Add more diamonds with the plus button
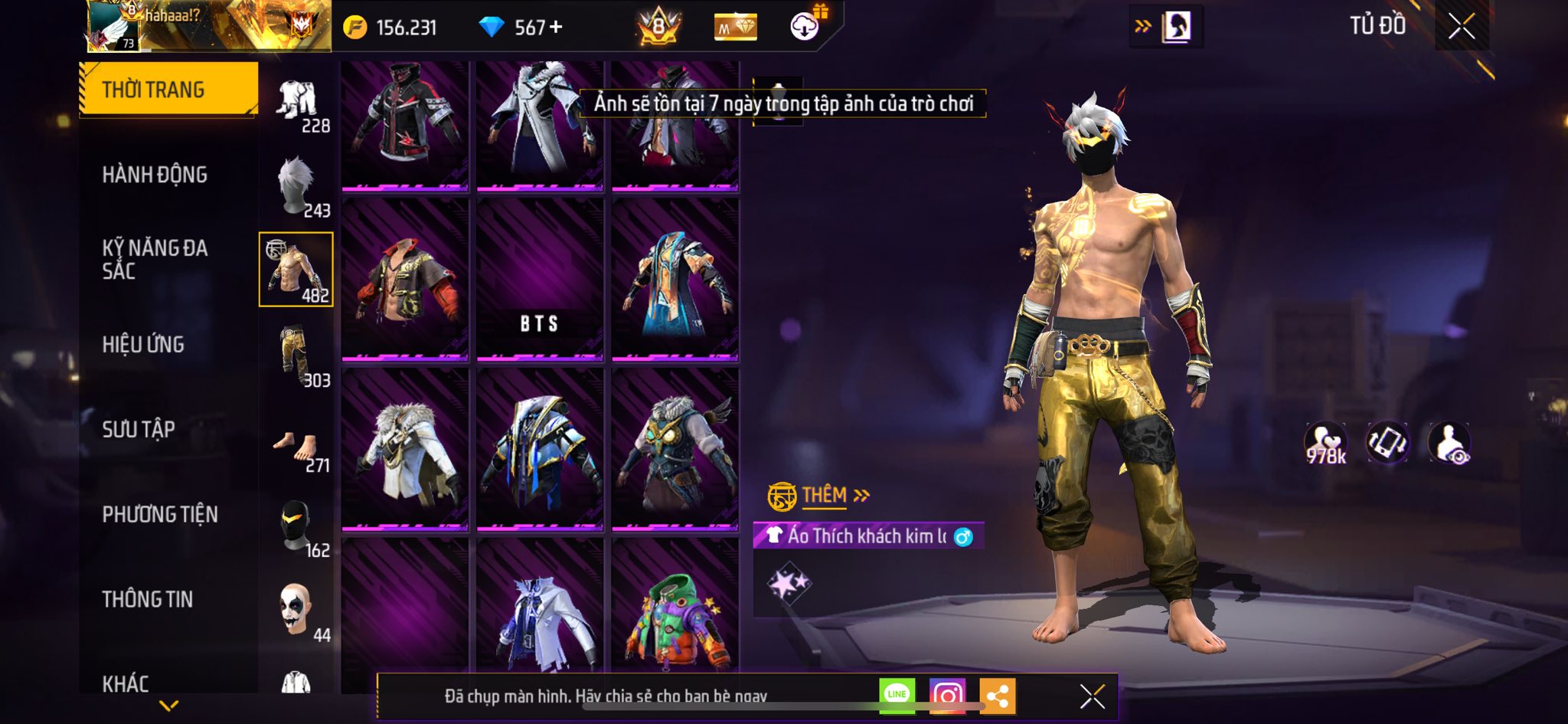Viewport: 1568px width, 724px height. (x=556, y=28)
